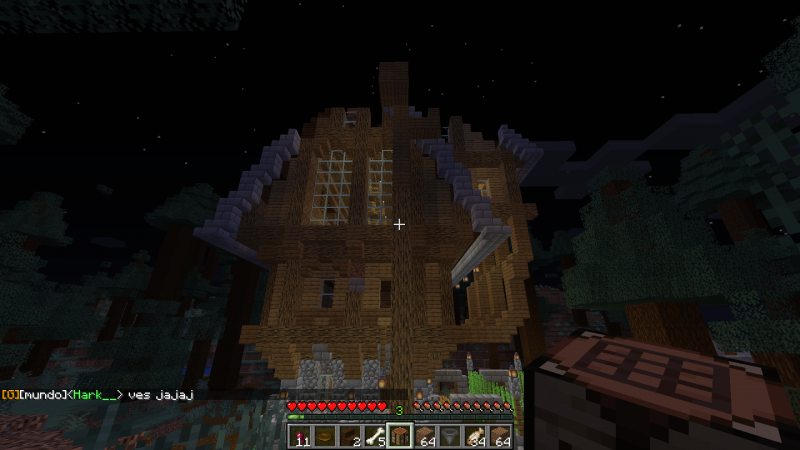Click the highlighted trapdoor hotbar slot
This screenshot has width=800, height=450.
[x=400, y=436]
